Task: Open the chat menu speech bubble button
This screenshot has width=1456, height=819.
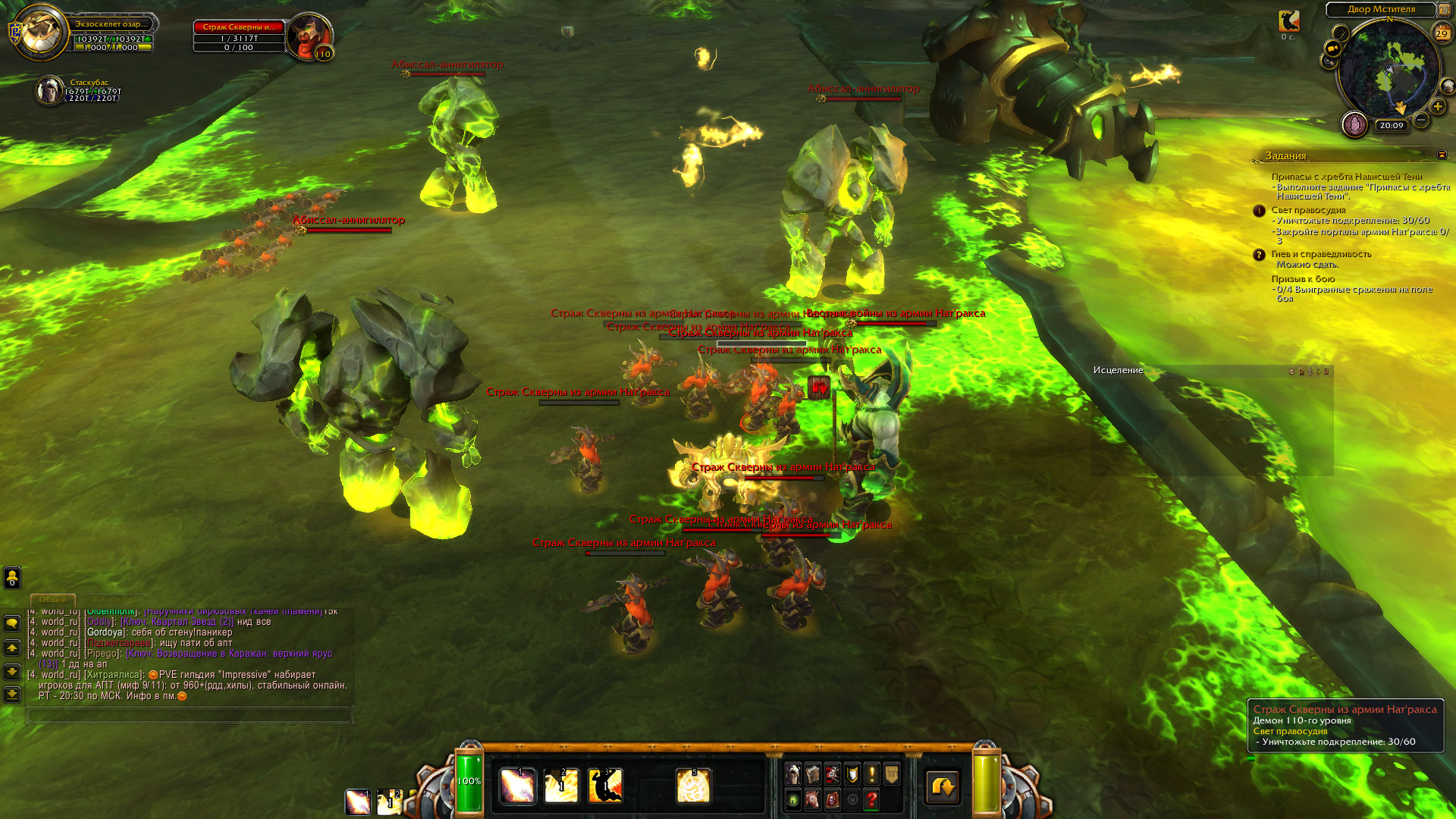Action: click(12, 623)
